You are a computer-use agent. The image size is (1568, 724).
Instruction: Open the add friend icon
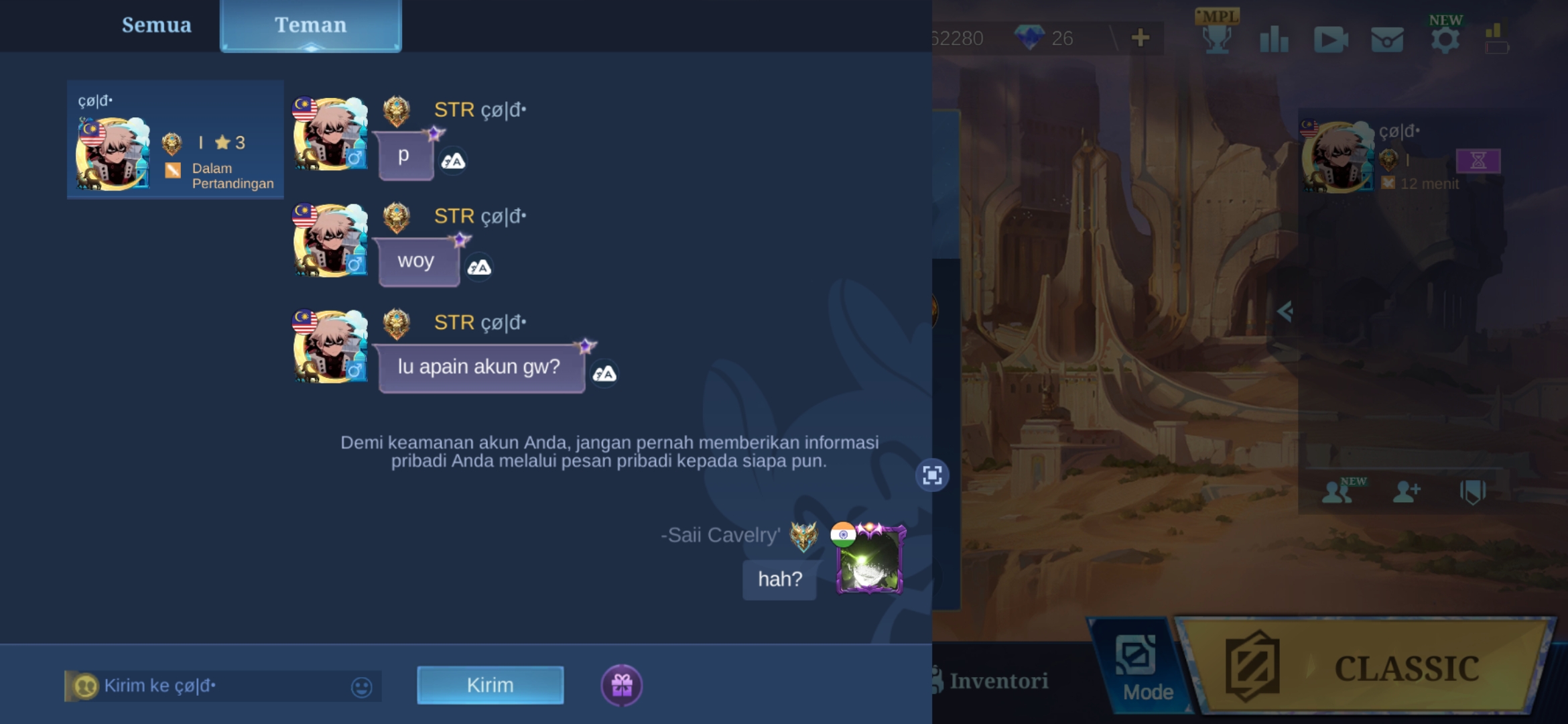click(1406, 492)
